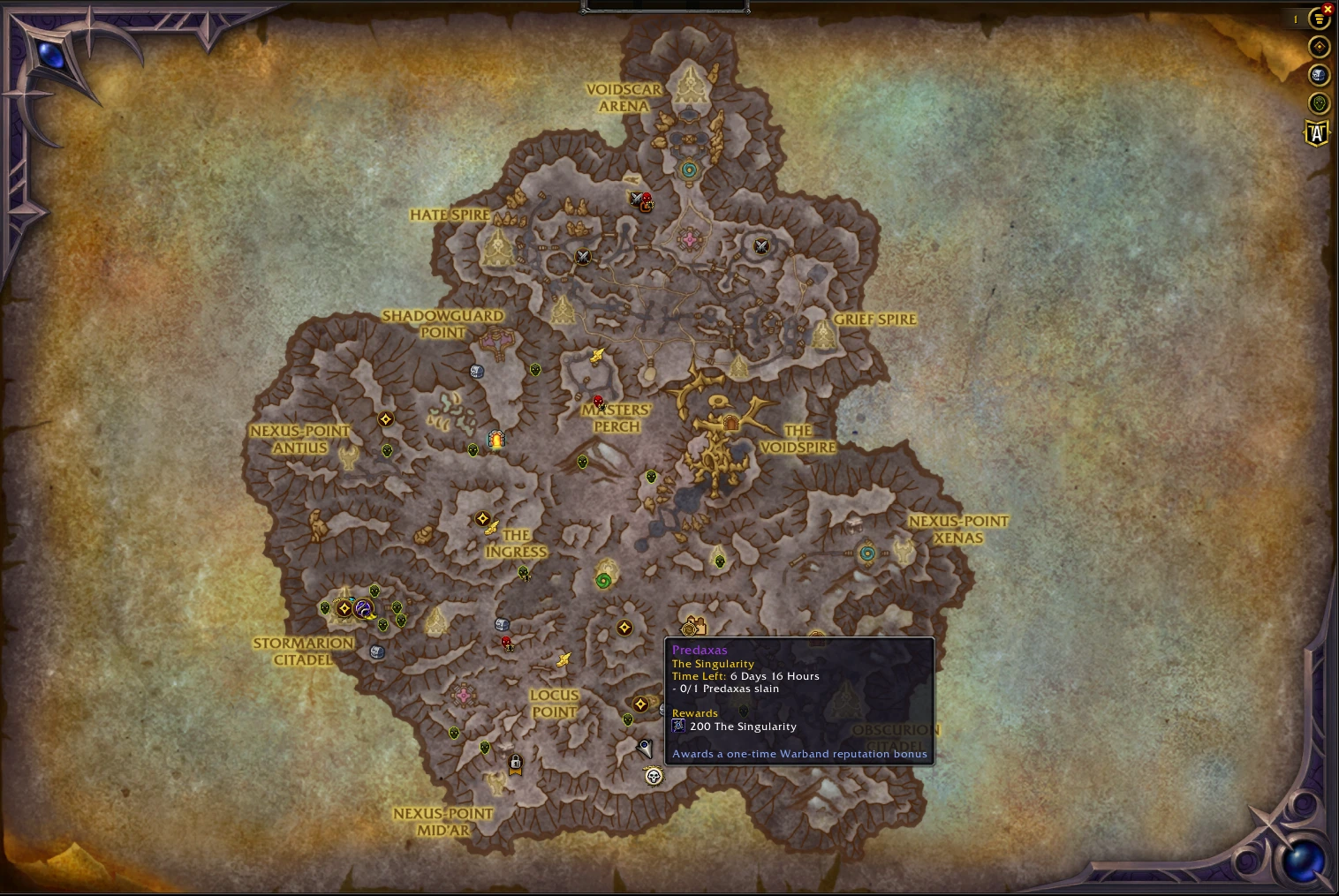Screen dimensions: 1339x896
Task: Click the crossed swords marker beside Hate Spire
Action: (x=583, y=257)
